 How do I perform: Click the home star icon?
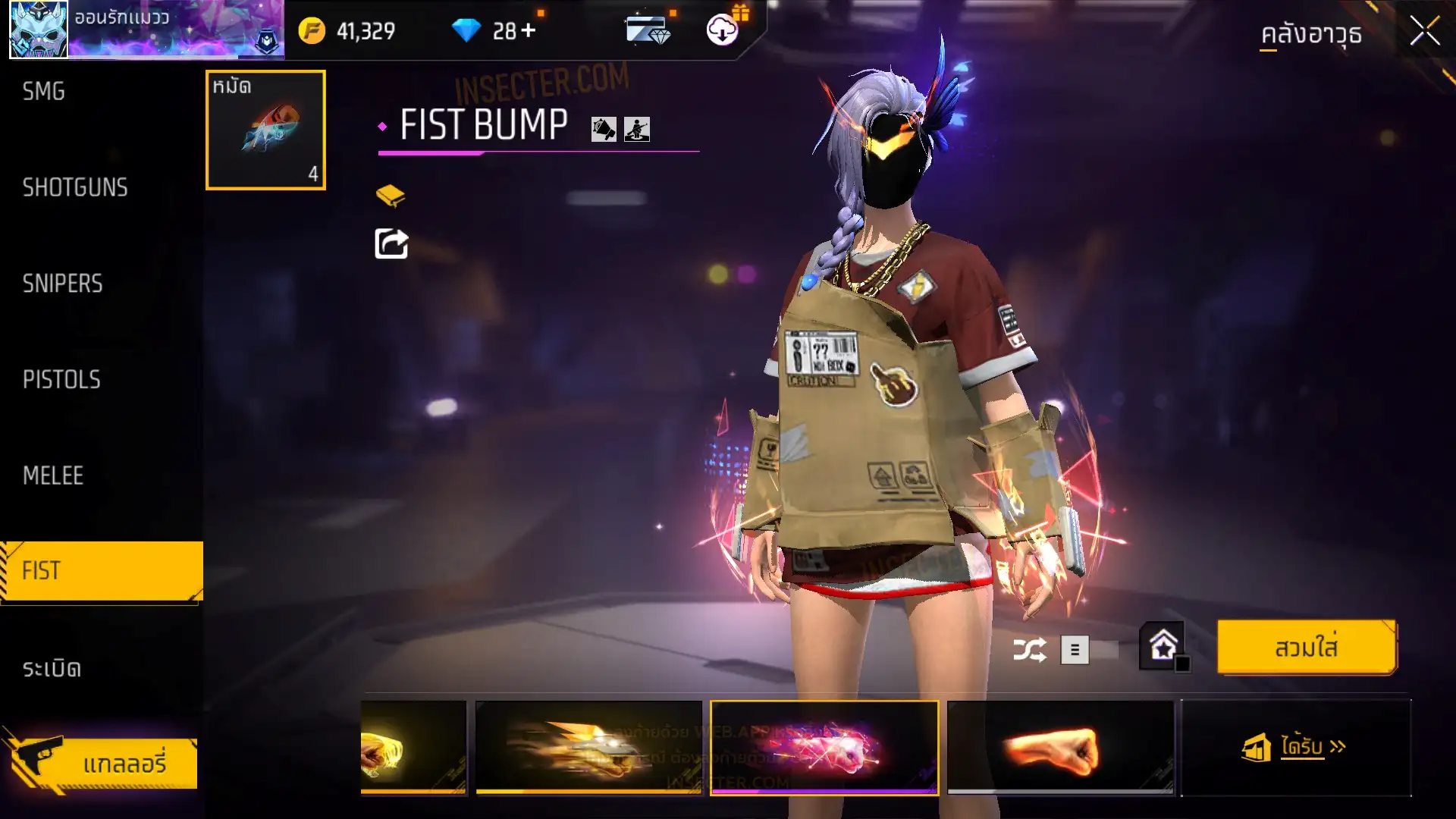coord(1163,647)
